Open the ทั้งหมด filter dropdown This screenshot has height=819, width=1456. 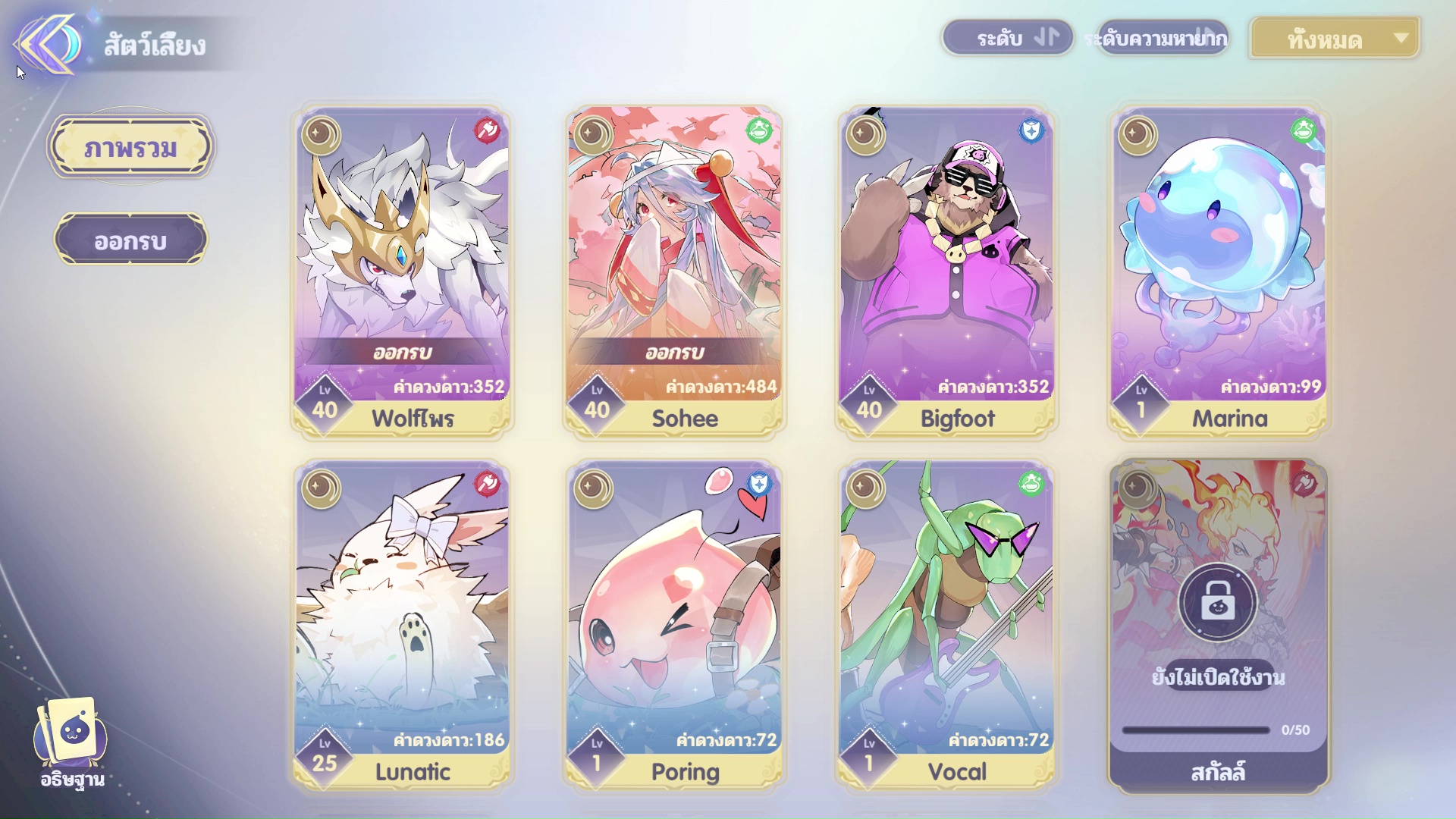coord(1335,39)
